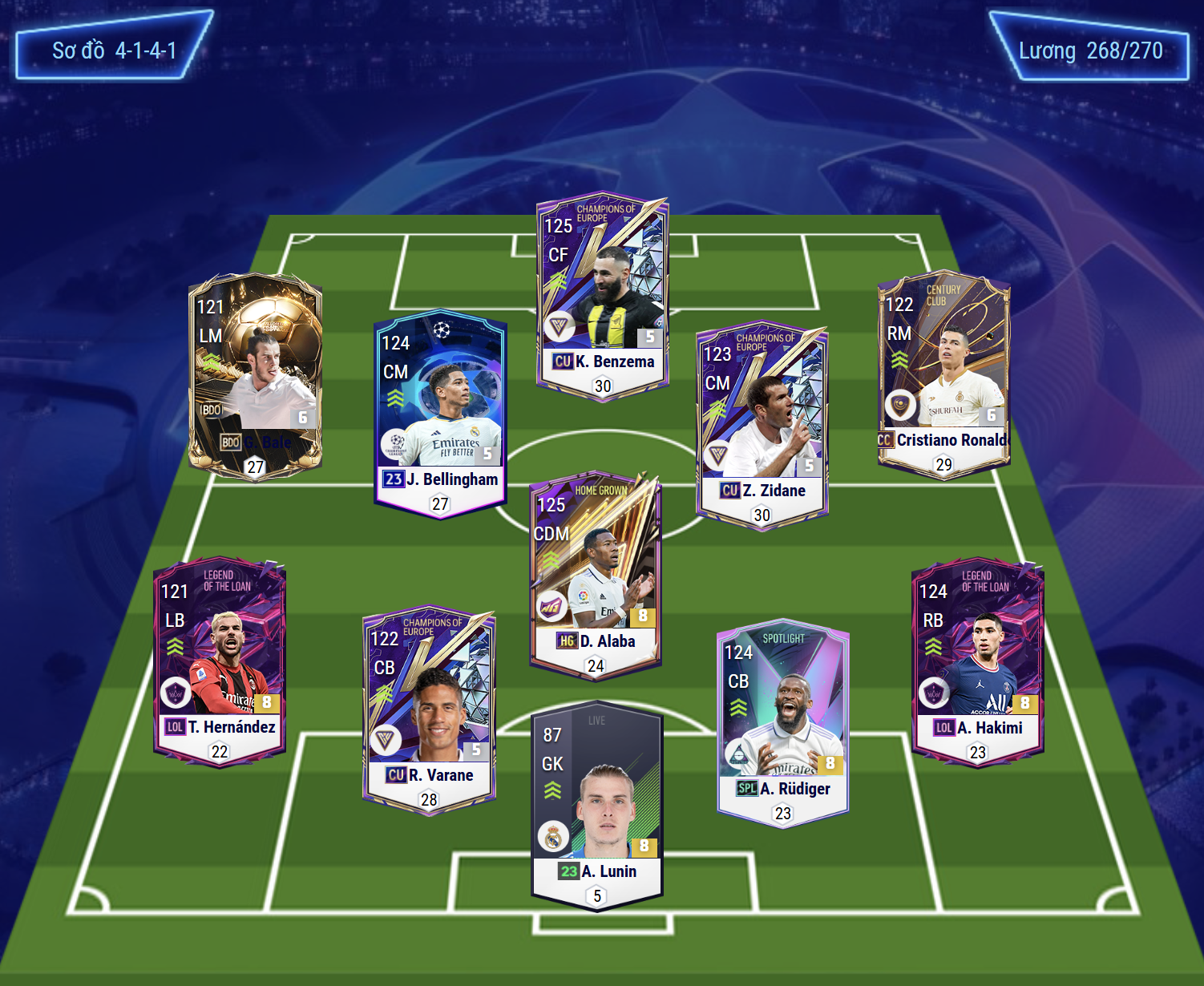Select the T. Hernández LB card
This screenshot has height=986, width=1204.
point(220,662)
